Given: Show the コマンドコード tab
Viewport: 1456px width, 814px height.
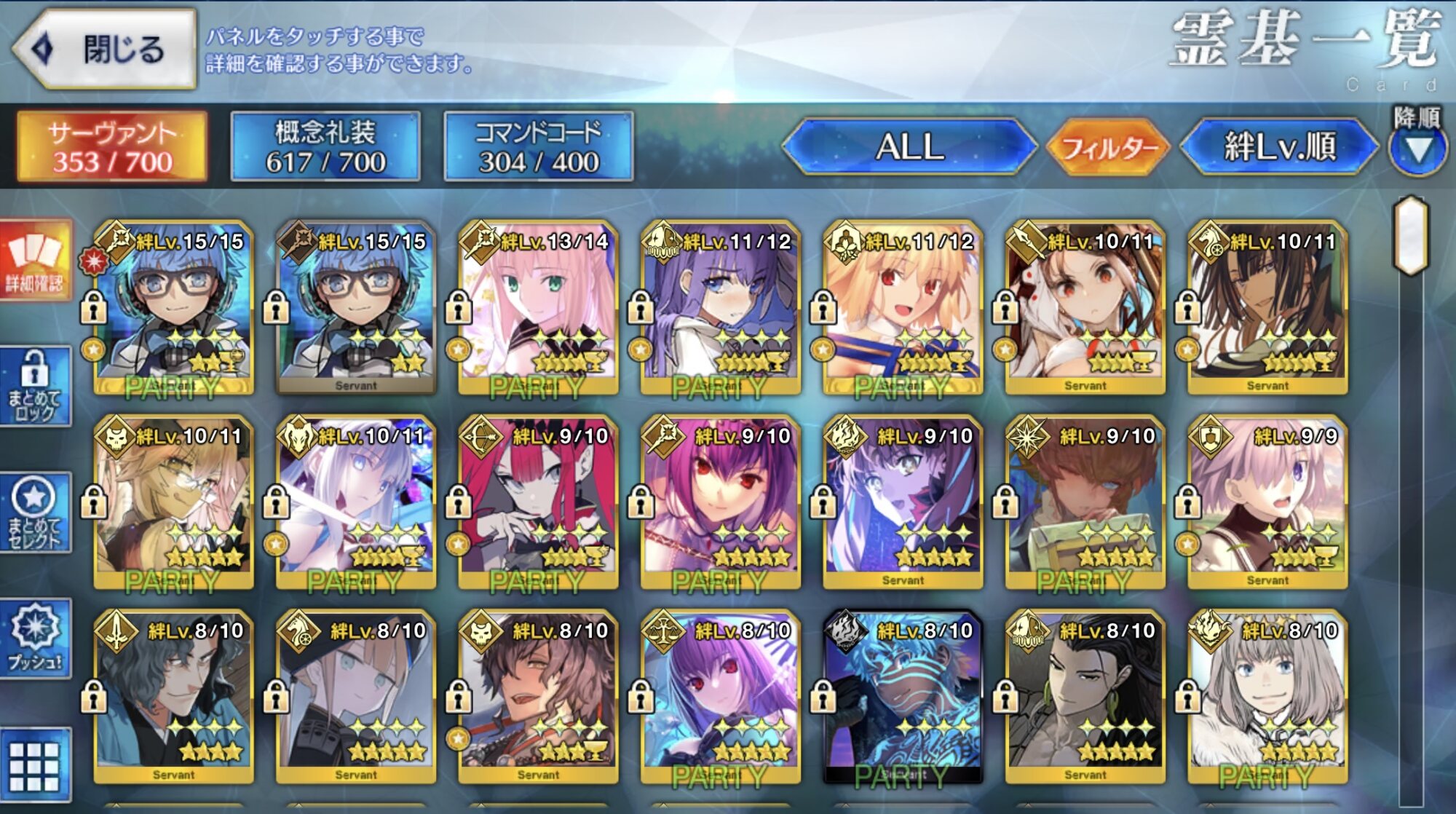Looking at the screenshot, I should coord(539,146).
